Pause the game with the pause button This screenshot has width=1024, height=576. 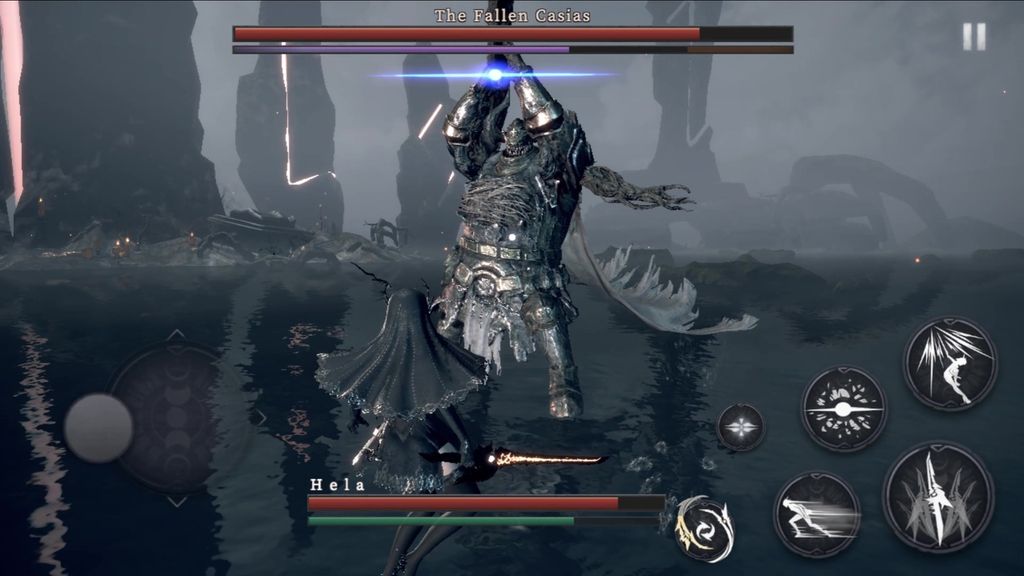[x=974, y=37]
